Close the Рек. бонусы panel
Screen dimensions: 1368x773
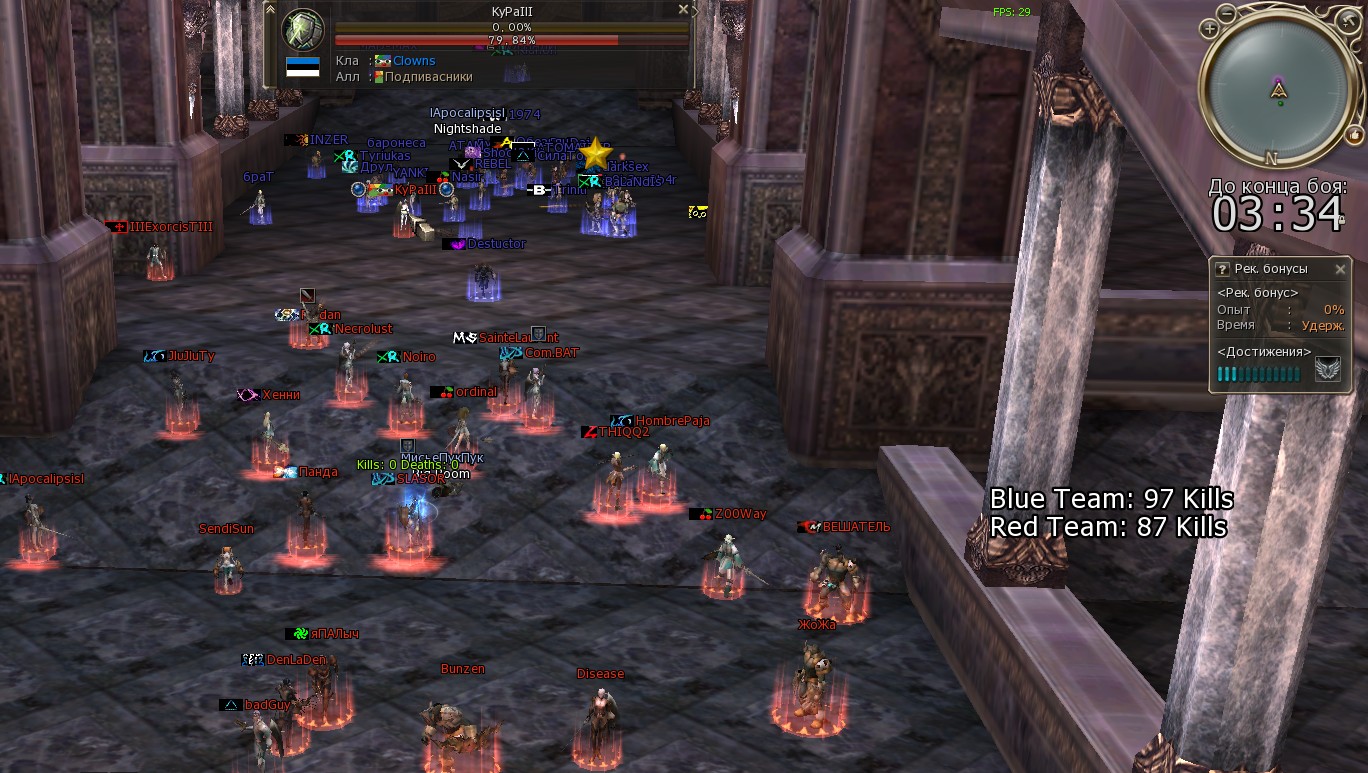[x=1340, y=269]
